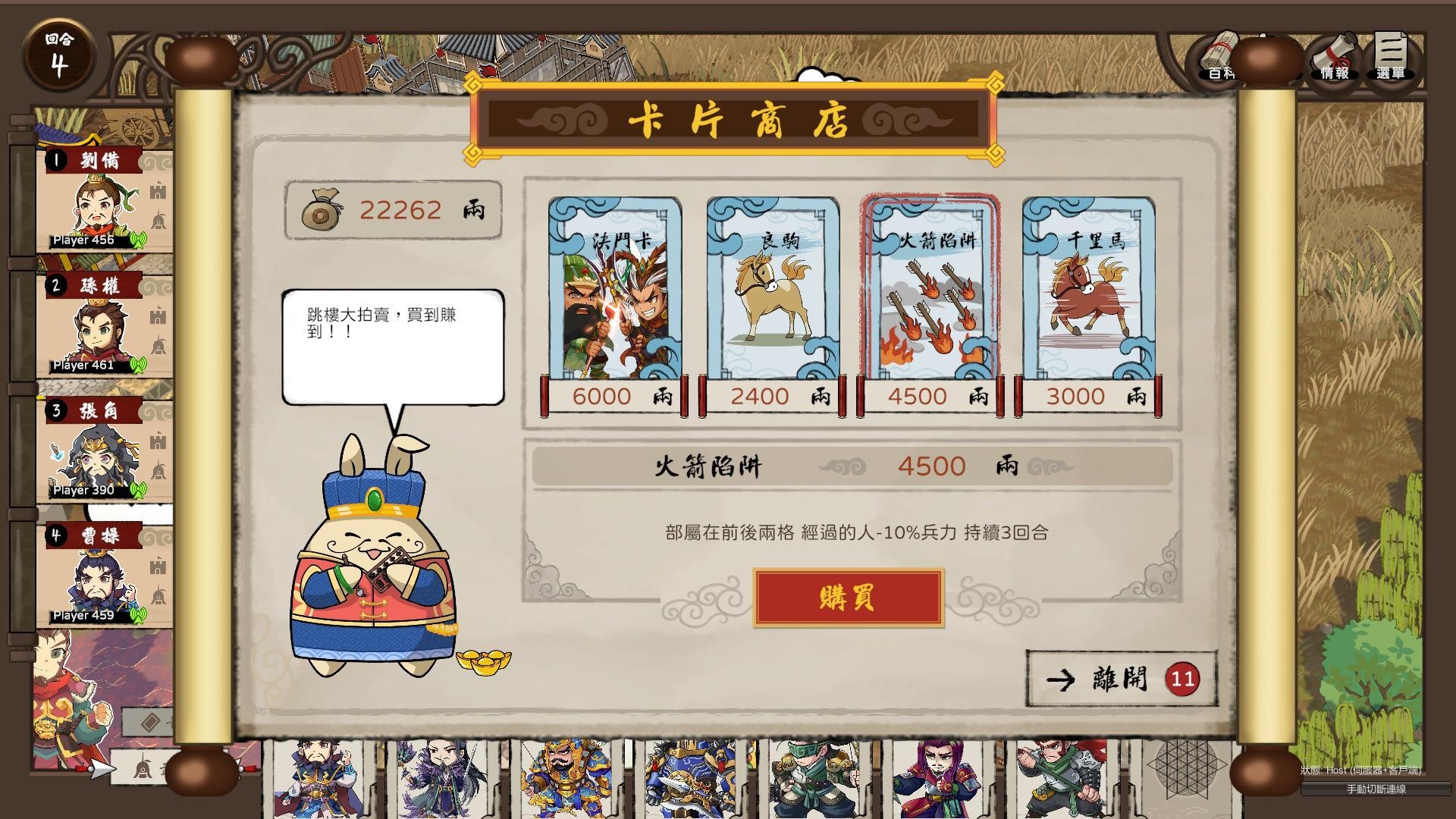Image resolution: width=1456 pixels, height=819 pixels.
Task: Click the castle icon beside 劉備
Action: (156, 191)
